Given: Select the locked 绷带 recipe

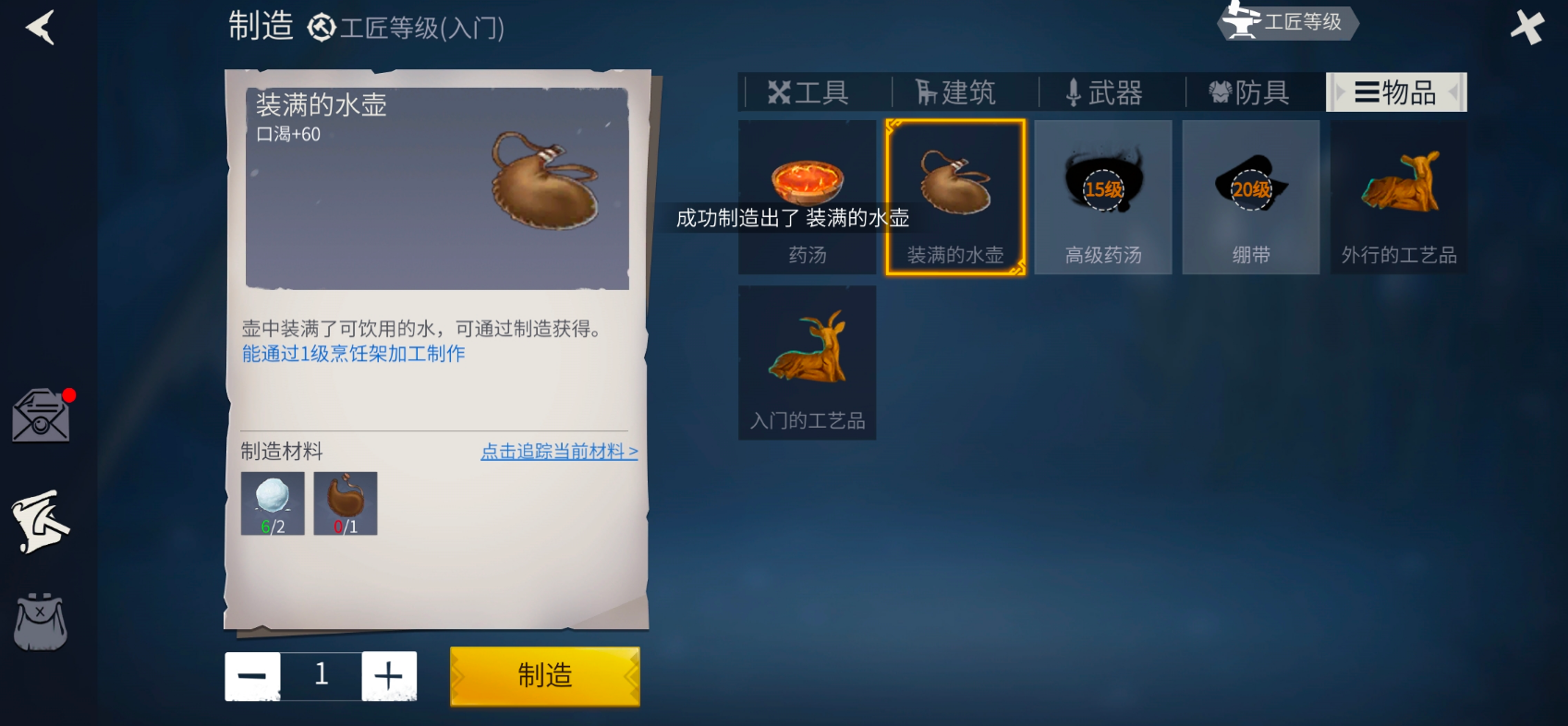Looking at the screenshot, I should click(1250, 197).
